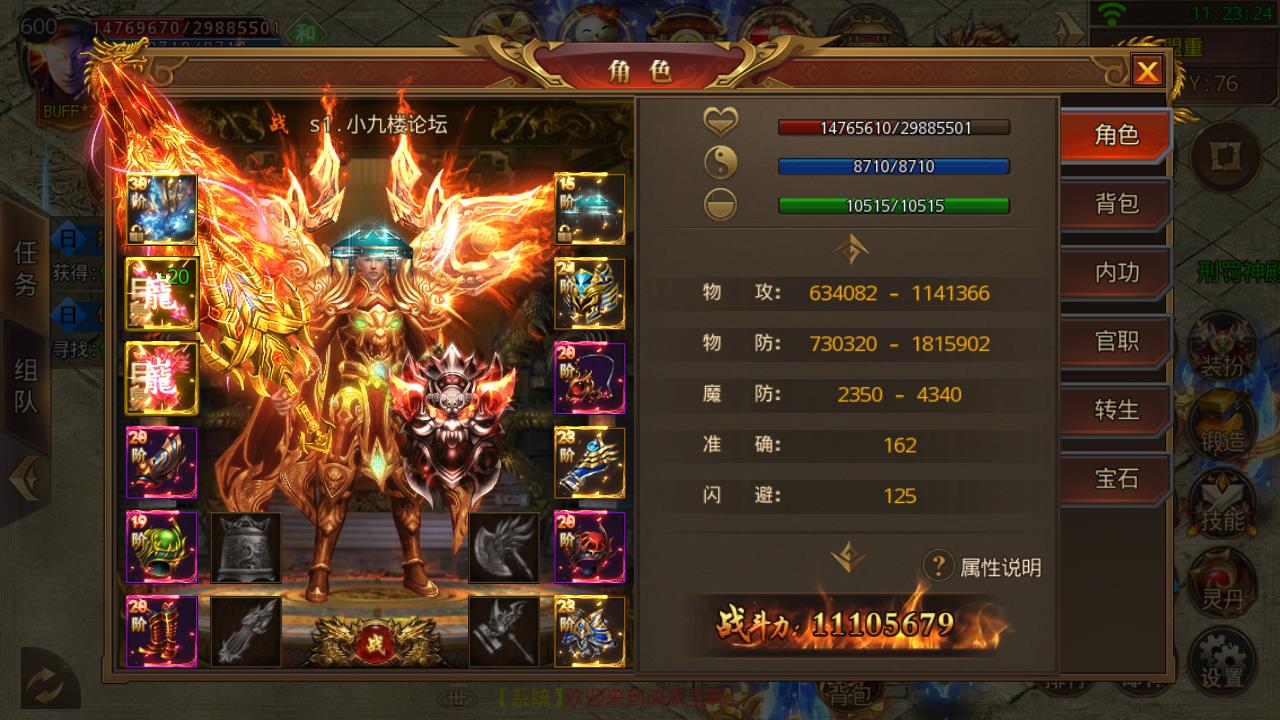Show the 属性说明 attribute help
Image resolution: width=1280 pixels, height=720 pixels.
(x=982, y=567)
